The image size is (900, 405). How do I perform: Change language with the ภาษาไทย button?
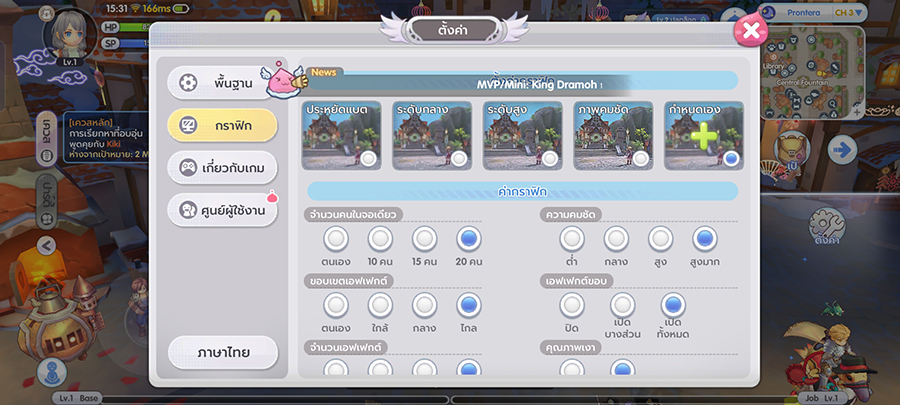point(222,353)
